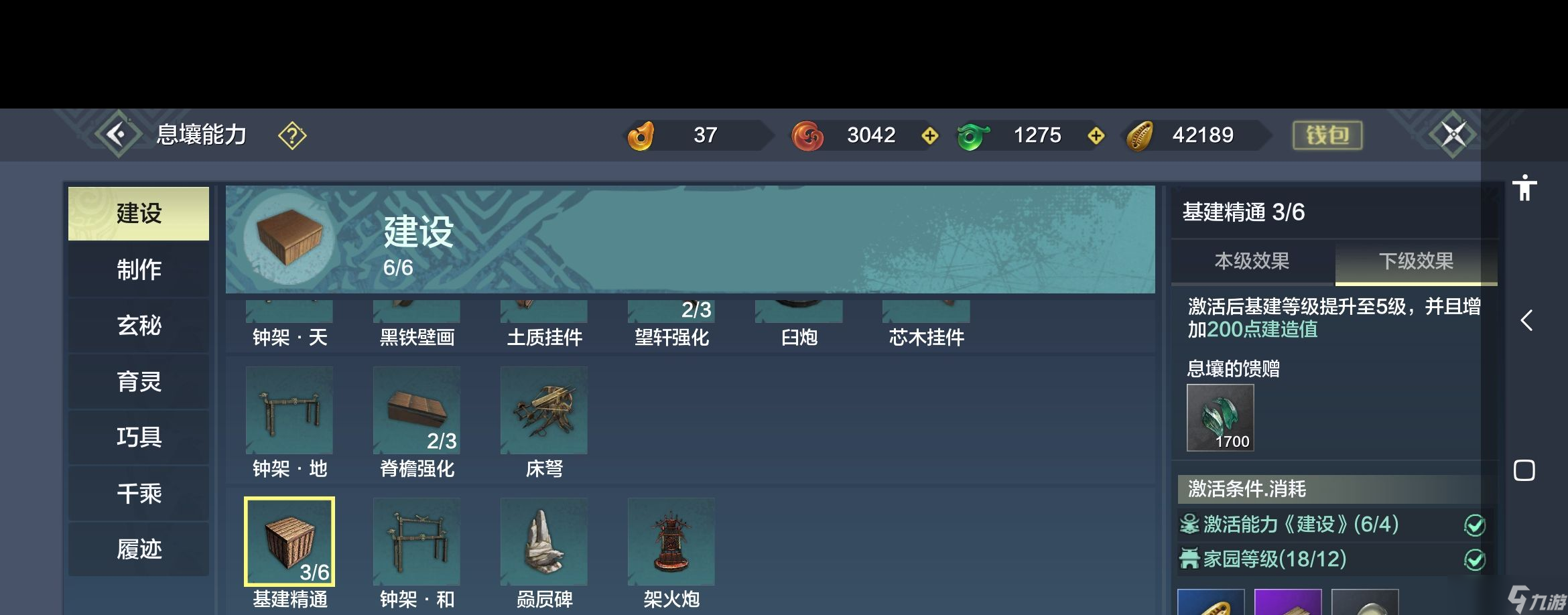1568x615 pixels.
Task: Open the 履迹 tab
Action: pyautogui.click(x=139, y=549)
